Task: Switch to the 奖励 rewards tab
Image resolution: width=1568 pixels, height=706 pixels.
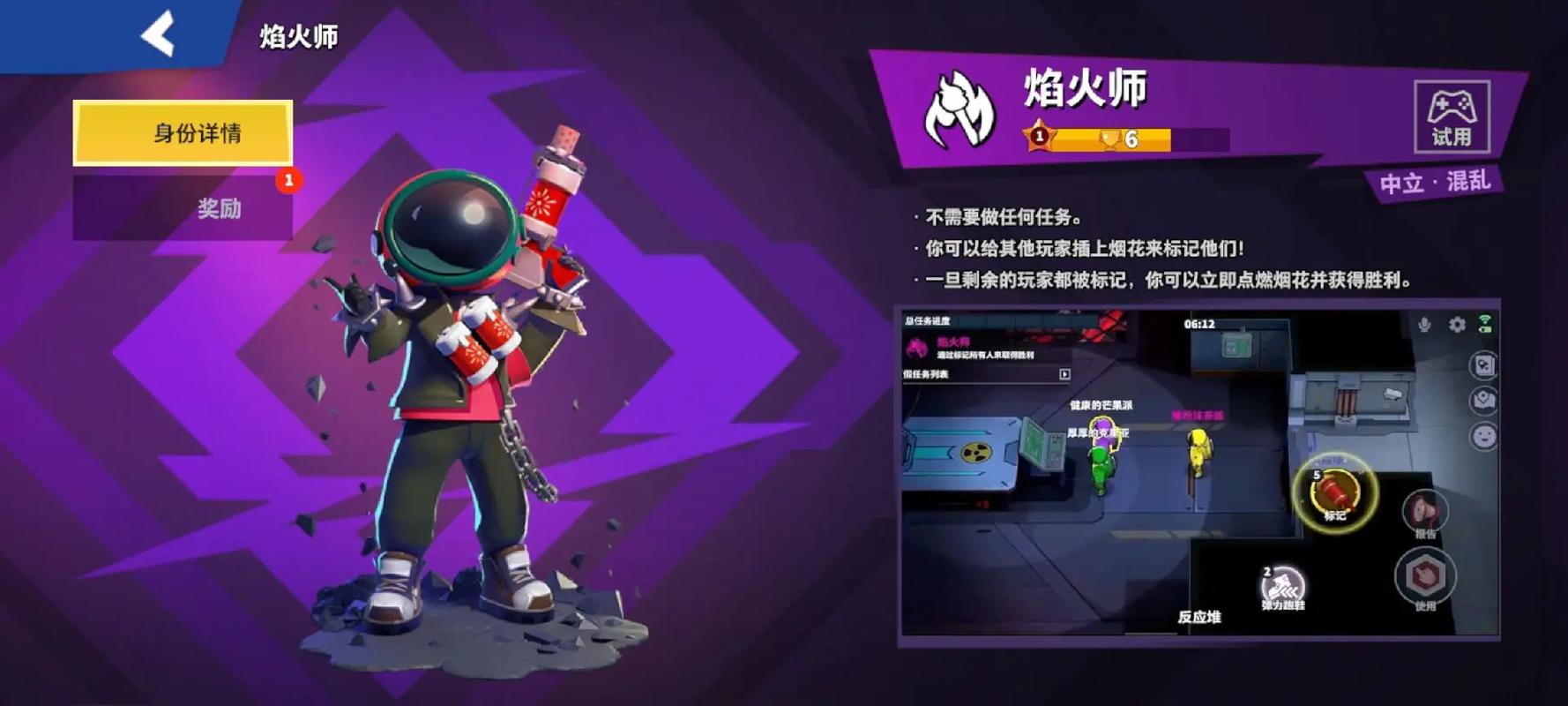Action: pyautogui.click(x=219, y=207)
